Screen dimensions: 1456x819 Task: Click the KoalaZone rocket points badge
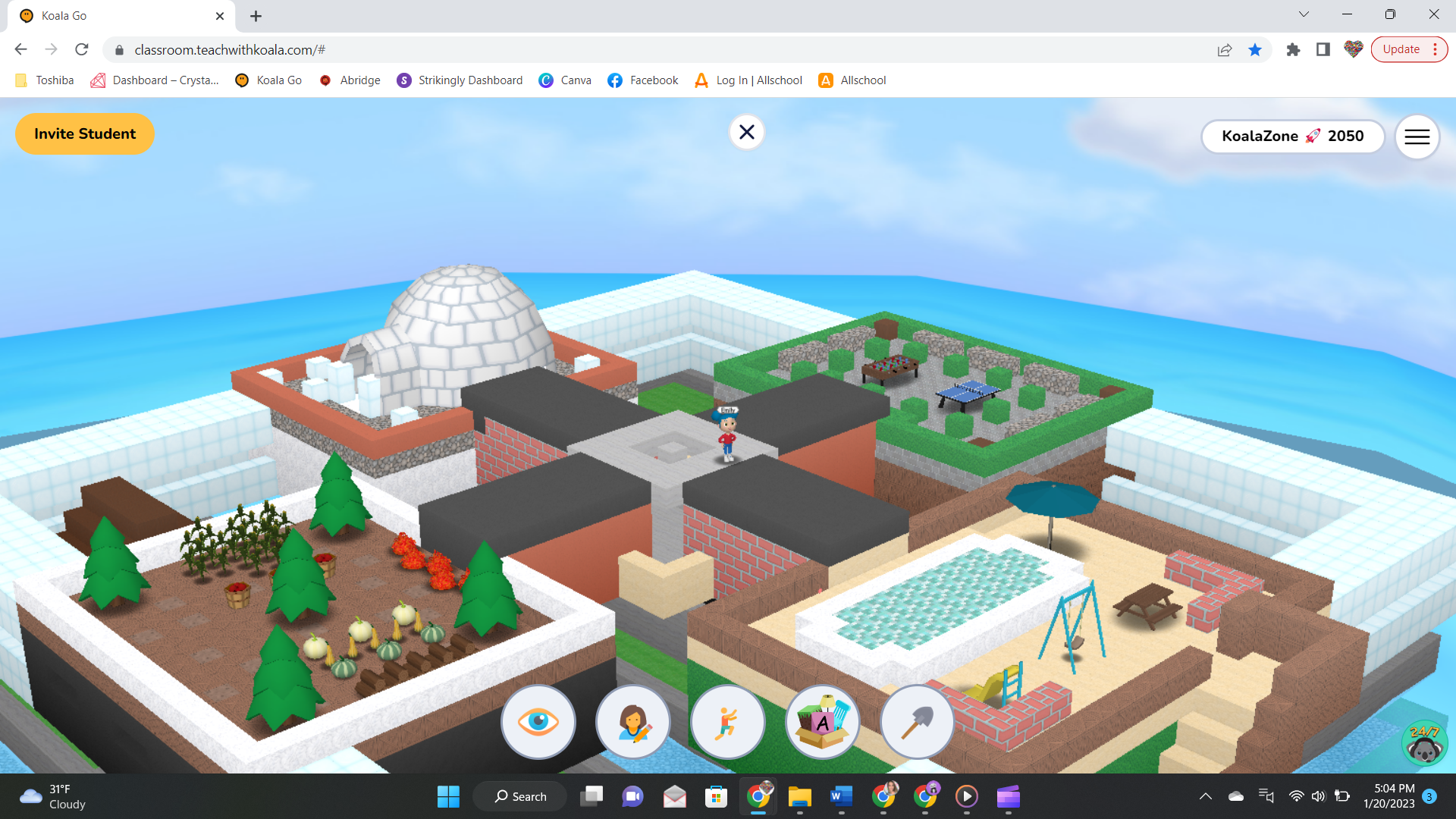(1293, 136)
